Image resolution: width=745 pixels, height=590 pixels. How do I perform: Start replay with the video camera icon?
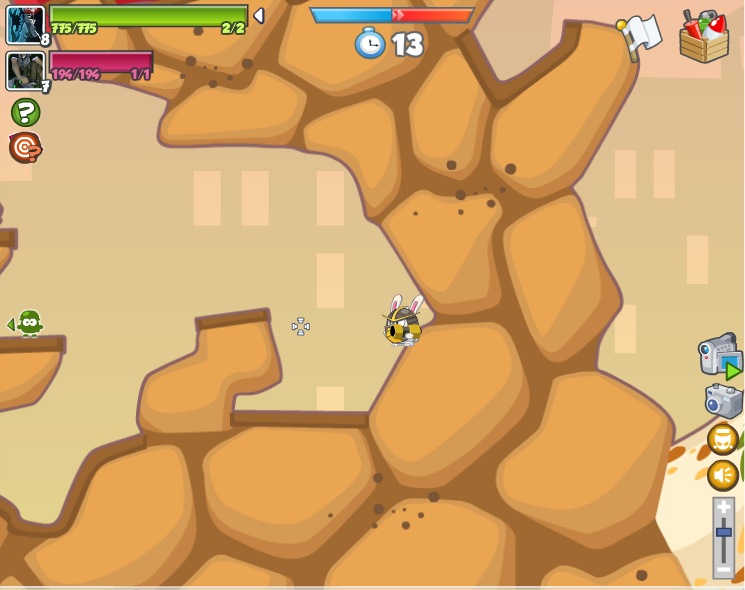(719, 356)
